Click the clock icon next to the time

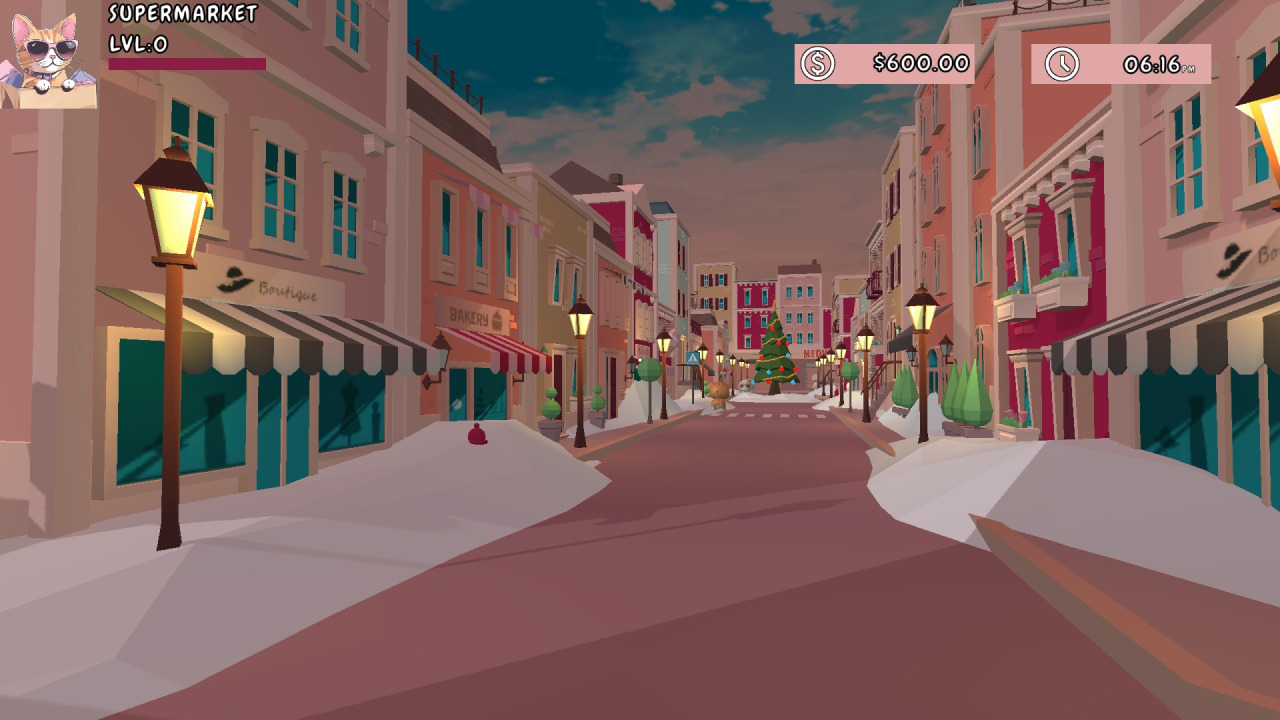pyautogui.click(x=1063, y=64)
